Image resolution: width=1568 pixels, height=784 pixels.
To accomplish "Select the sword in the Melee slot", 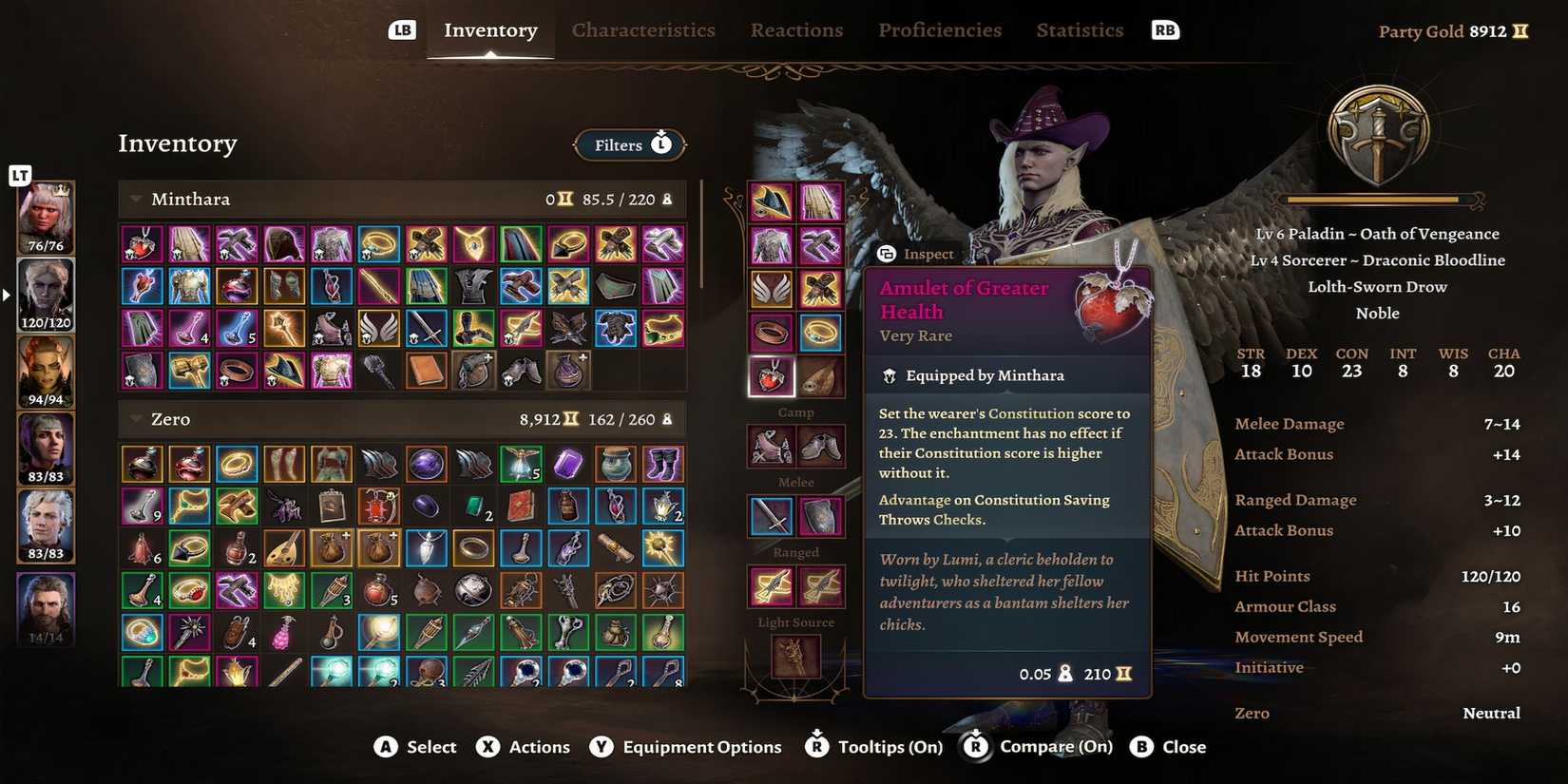I will (771, 515).
